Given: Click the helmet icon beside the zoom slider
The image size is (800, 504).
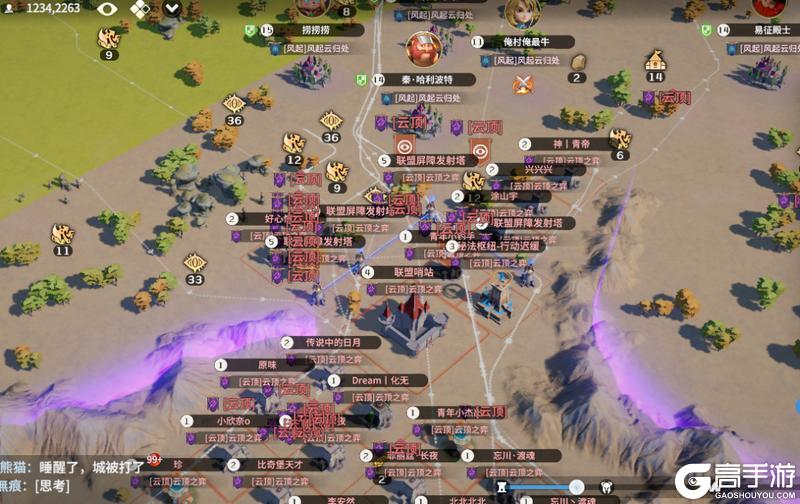Looking at the screenshot, I should tap(608, 488).
